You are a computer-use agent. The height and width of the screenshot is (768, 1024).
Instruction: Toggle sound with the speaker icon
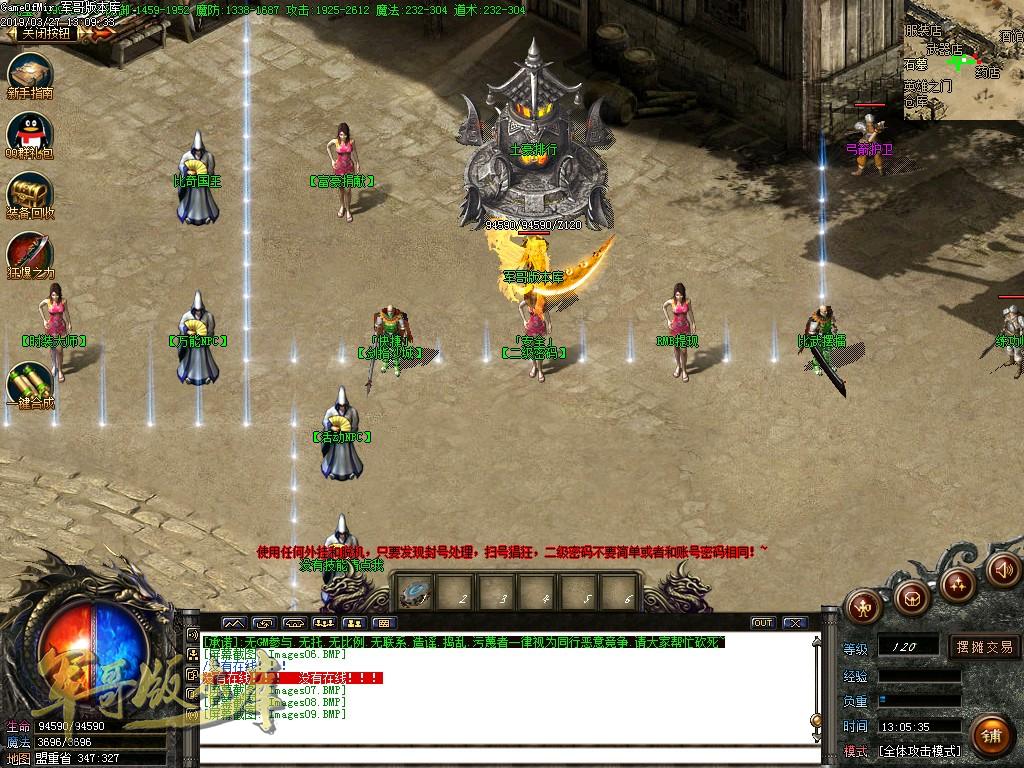pos(1004,569)
